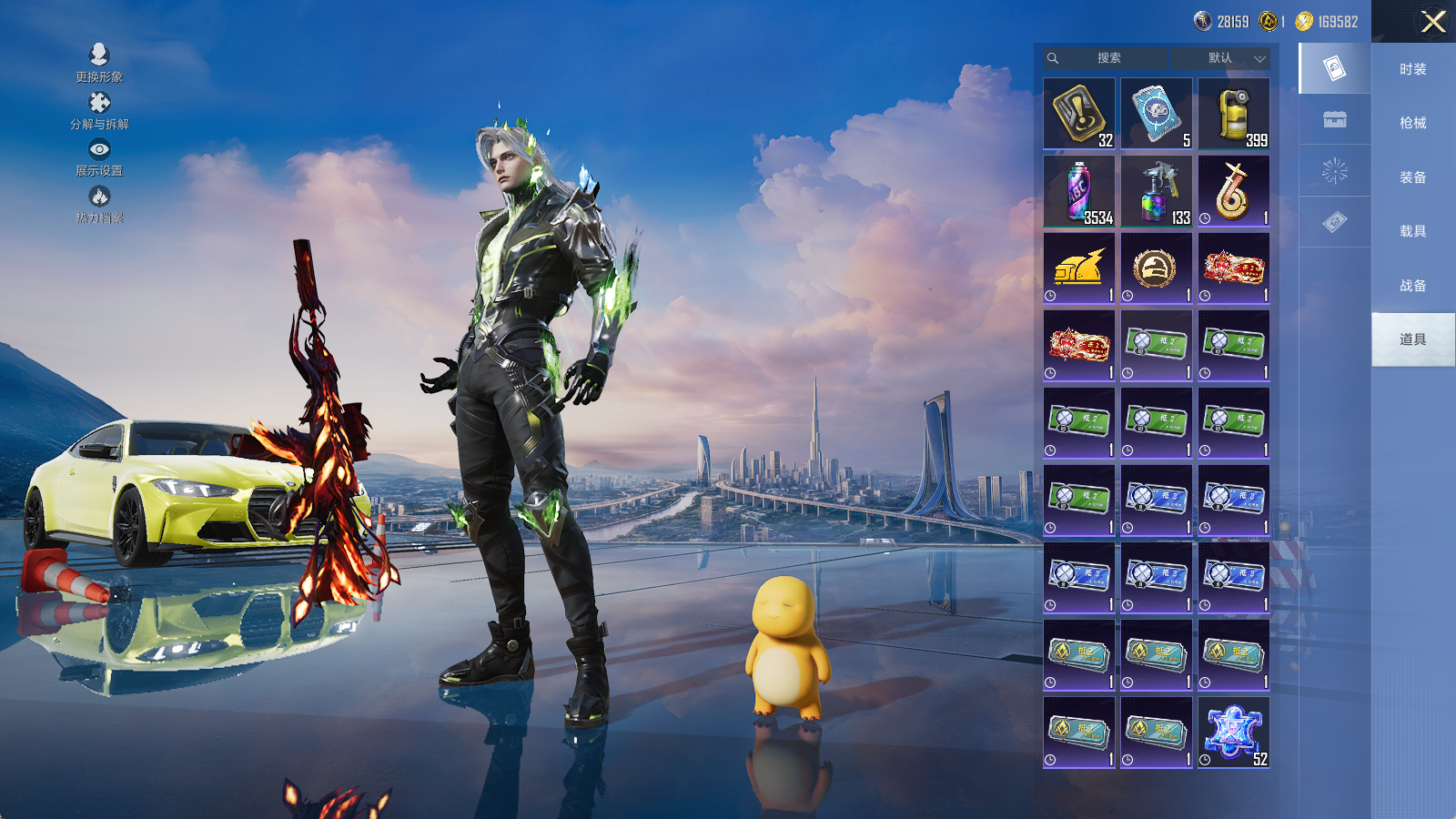This screenshot has width=1456, height=819.
Task: Select the yellow smoke grenade item with 399
Action: tap(1233, 114)
